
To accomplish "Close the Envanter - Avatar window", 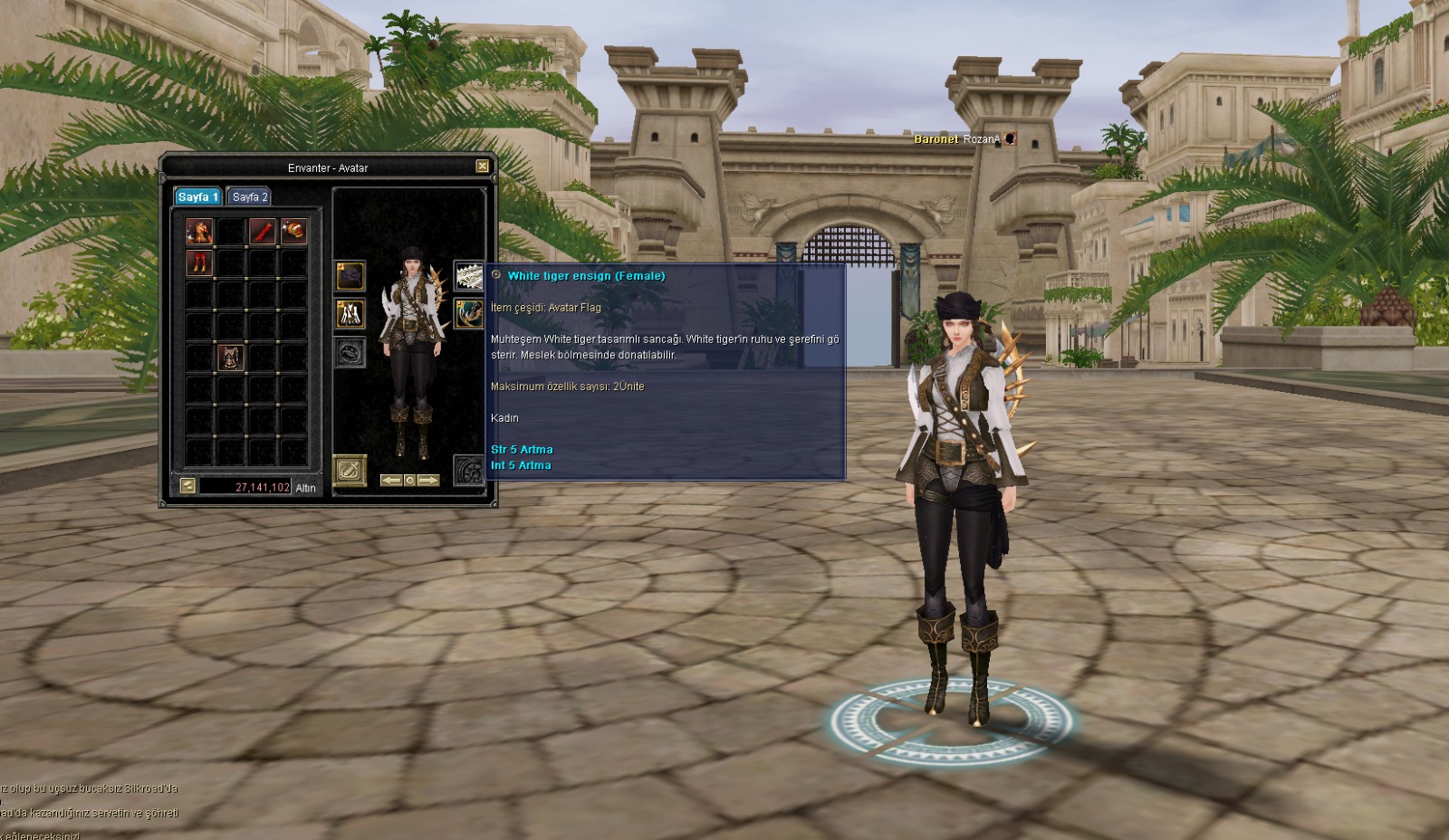I will tap(483, 167).
